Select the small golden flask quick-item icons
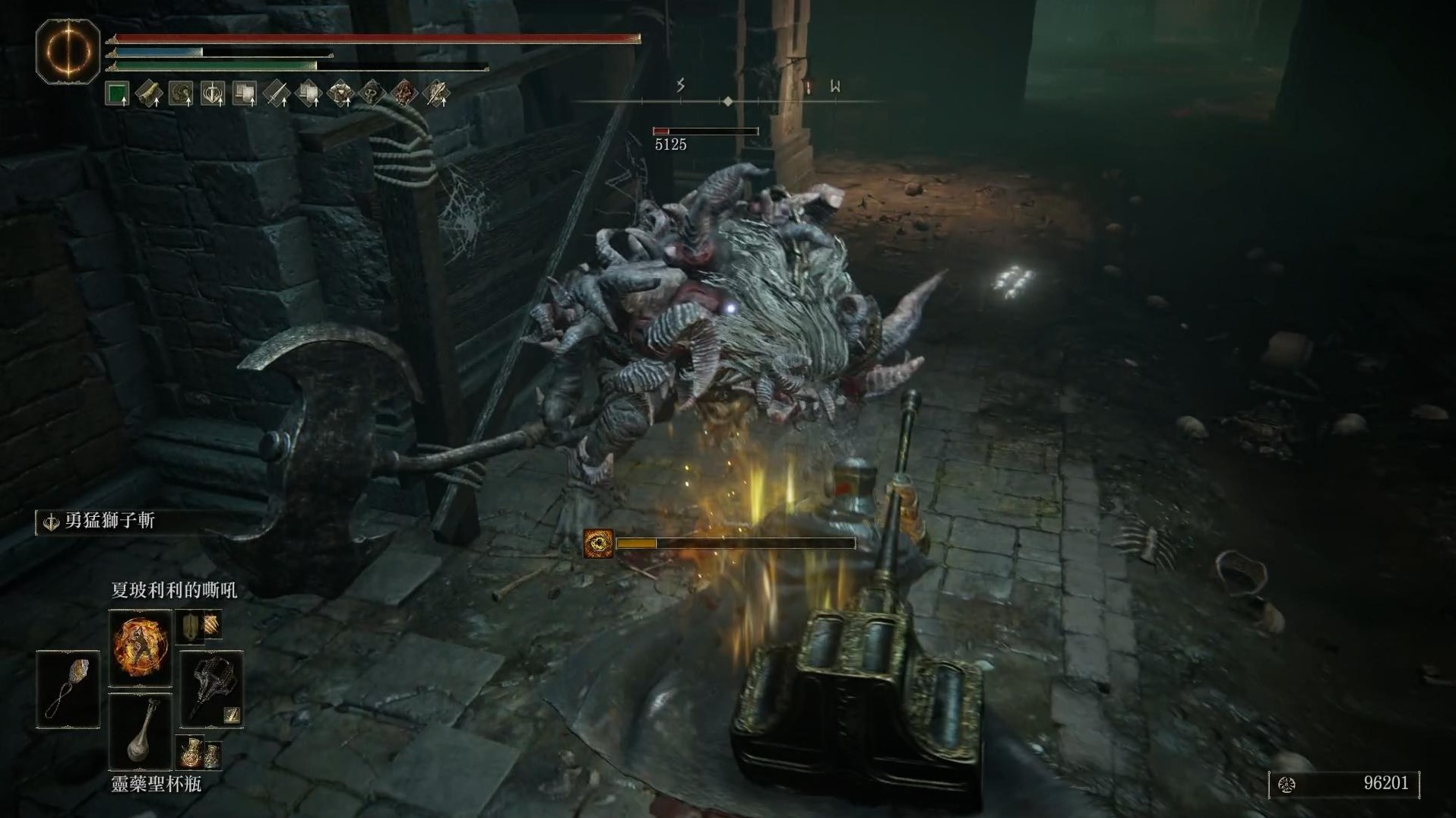Screen dimensions: 1456x818 tap(199, 753)
